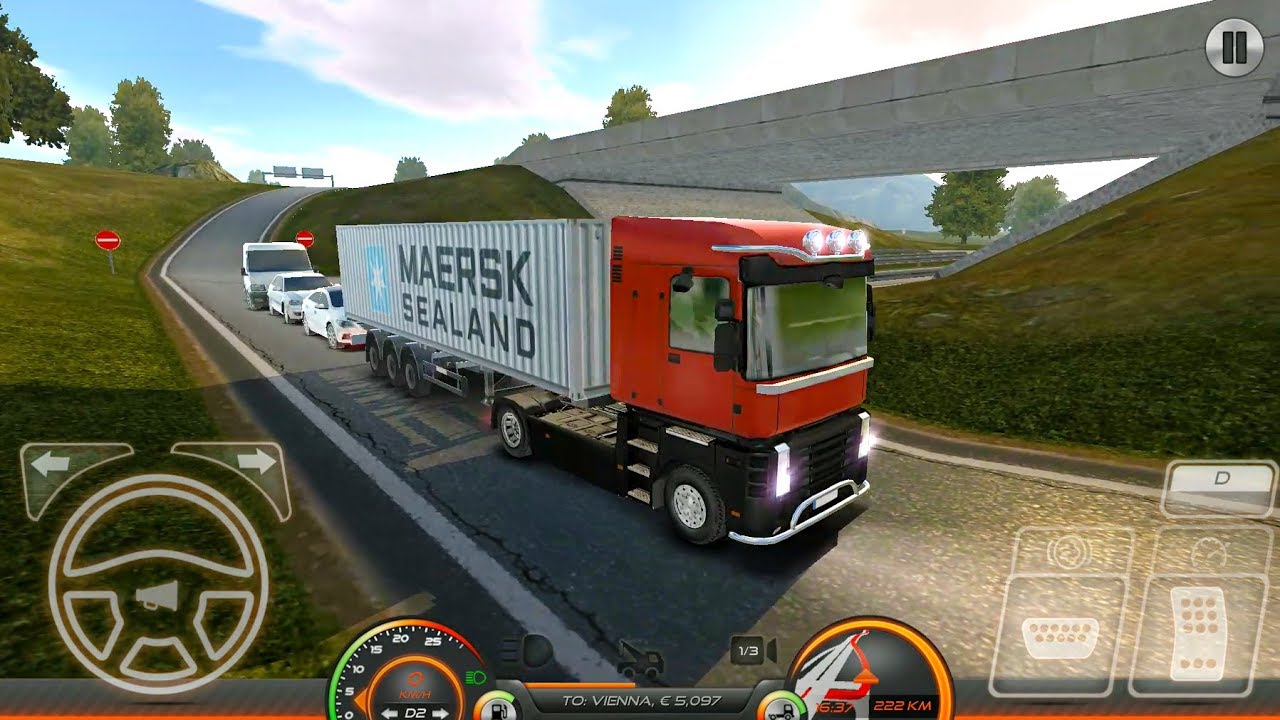Viewport: 1280px width, 720px height.
Task: Pause the game with the pause button
Action: 1234,47
